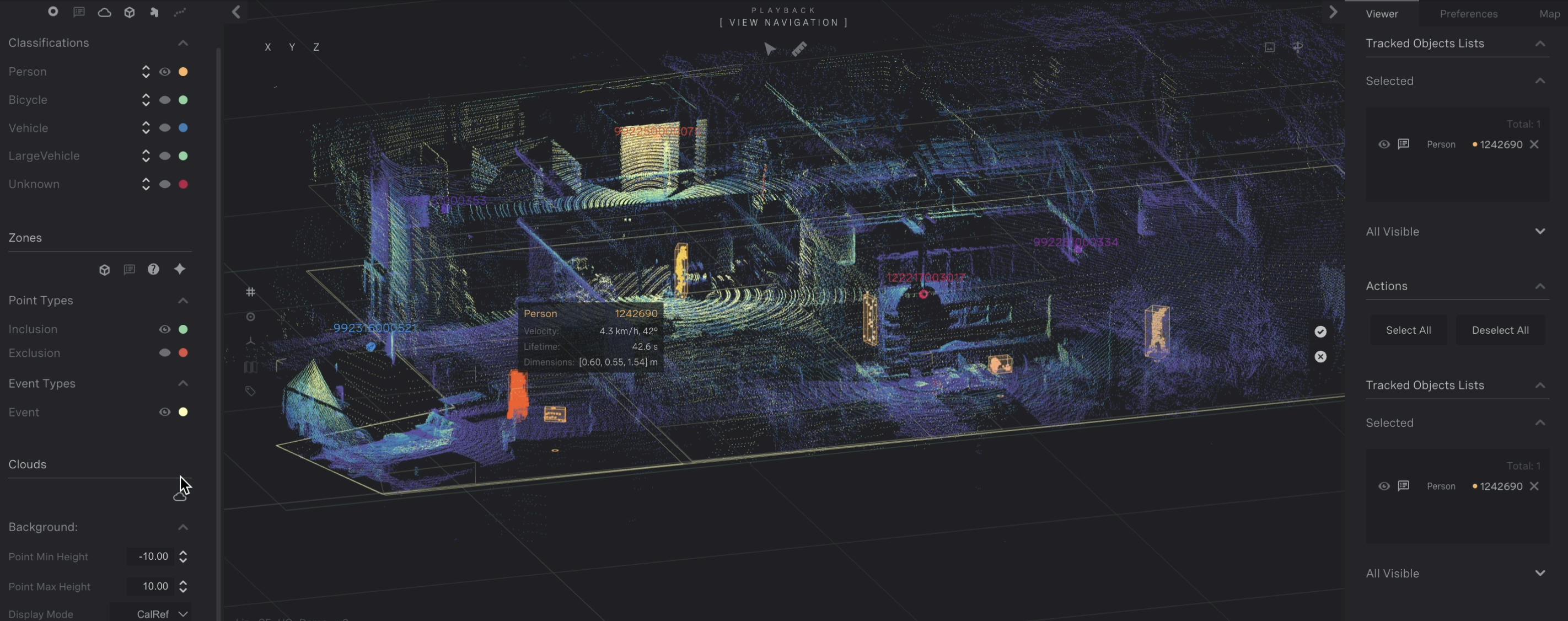The width and height of the screenshot is (1568, 621).
Task: Select the cloud icon in the top toolbar
Action: [104, 12]
